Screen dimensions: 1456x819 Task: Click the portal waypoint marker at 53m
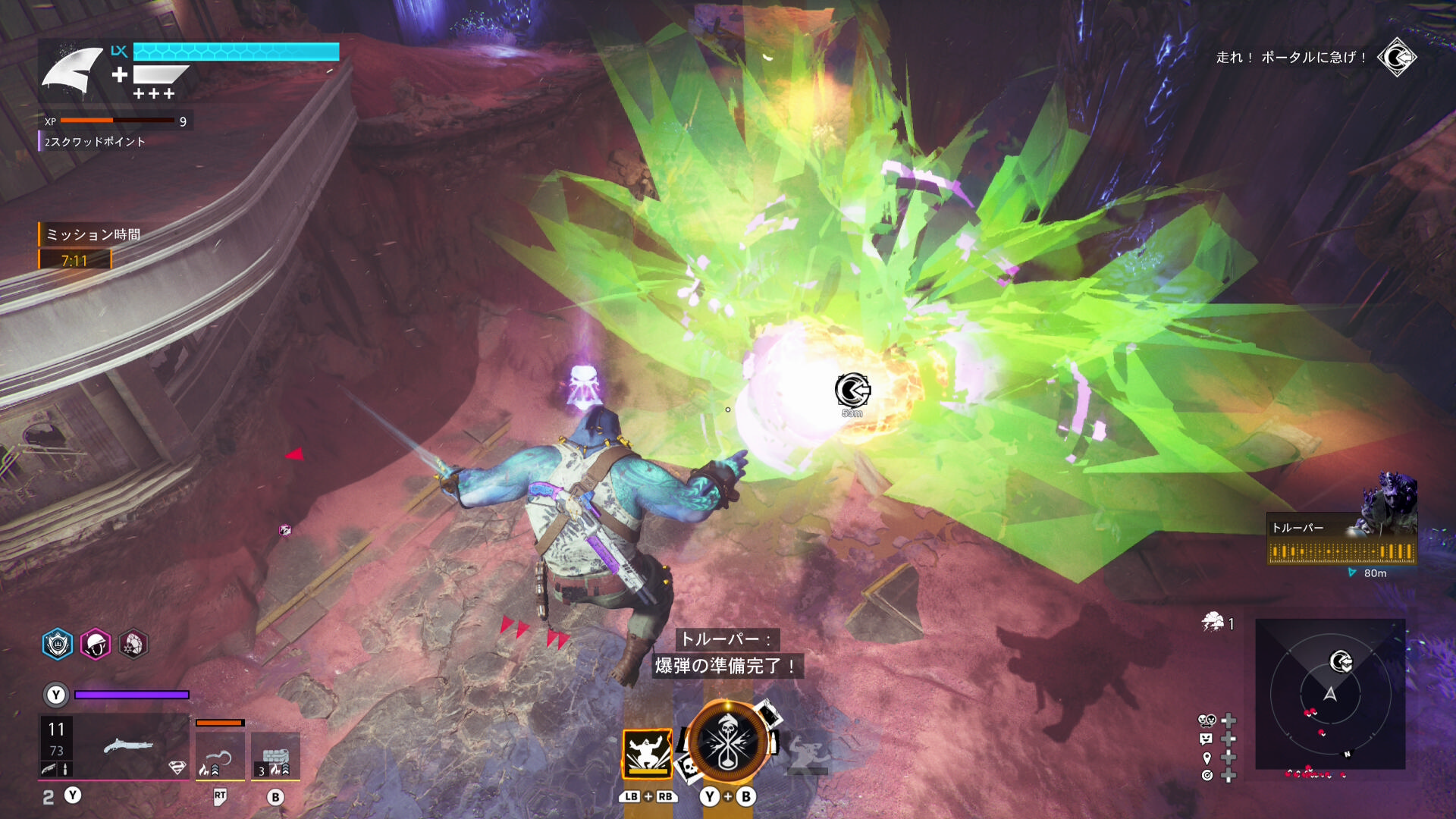852,390
